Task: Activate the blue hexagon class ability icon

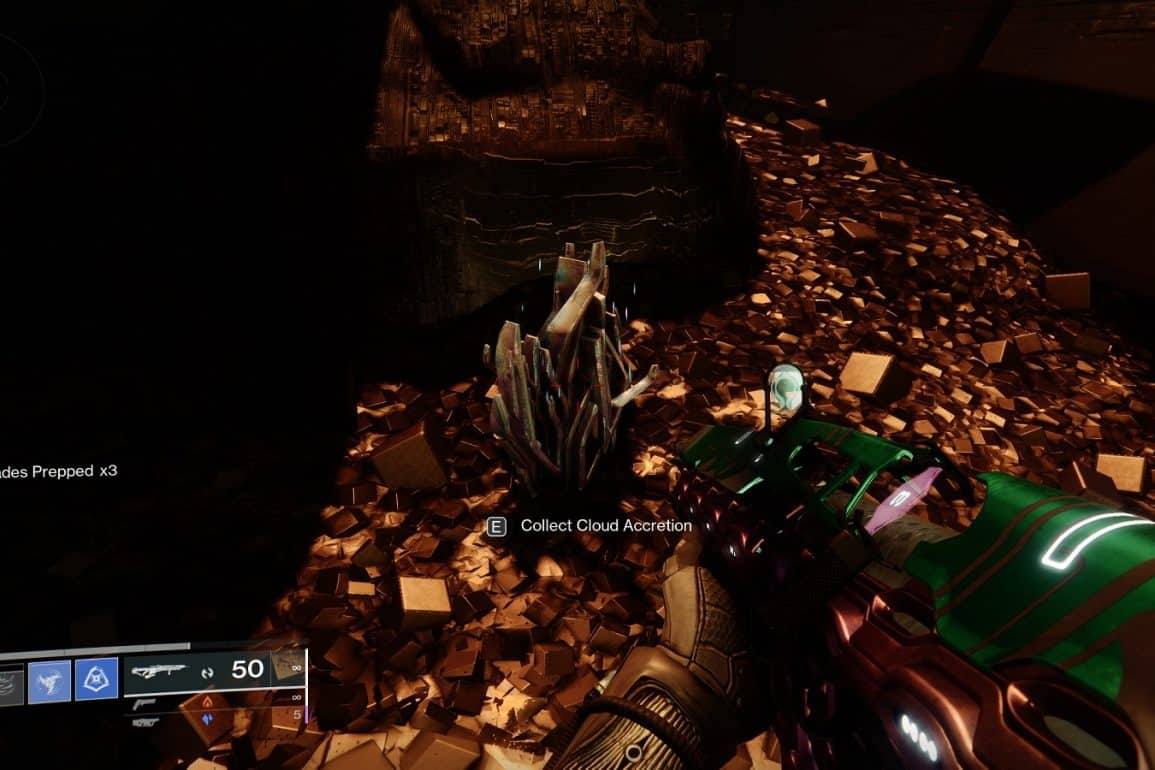Action: tap(96, 678)
